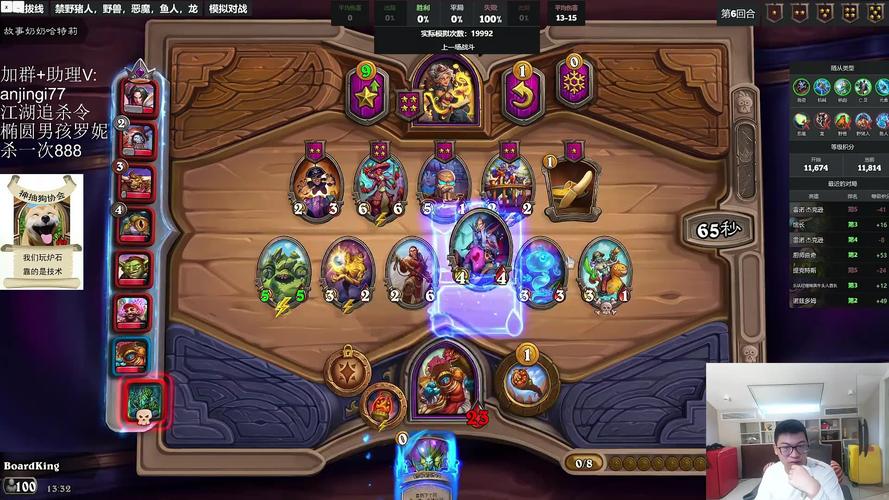Click the locked star trinket slot

[x=347, y=371]
